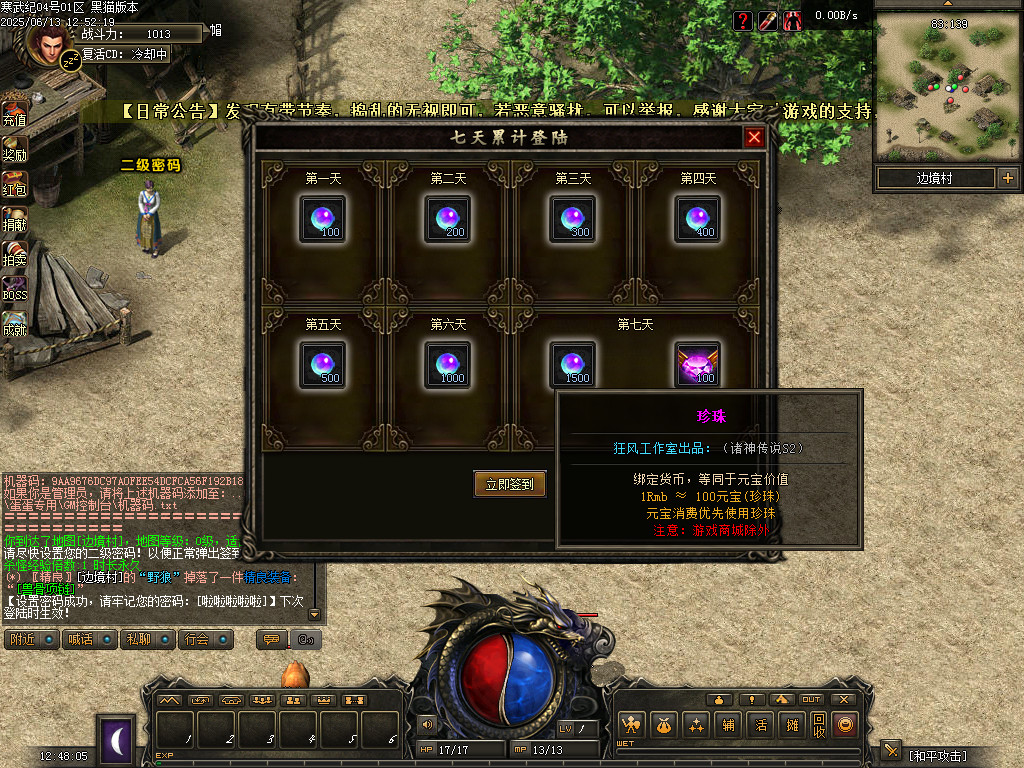Click the red question mark help icon
This screenshot has height=768, width=1024.
742,21
